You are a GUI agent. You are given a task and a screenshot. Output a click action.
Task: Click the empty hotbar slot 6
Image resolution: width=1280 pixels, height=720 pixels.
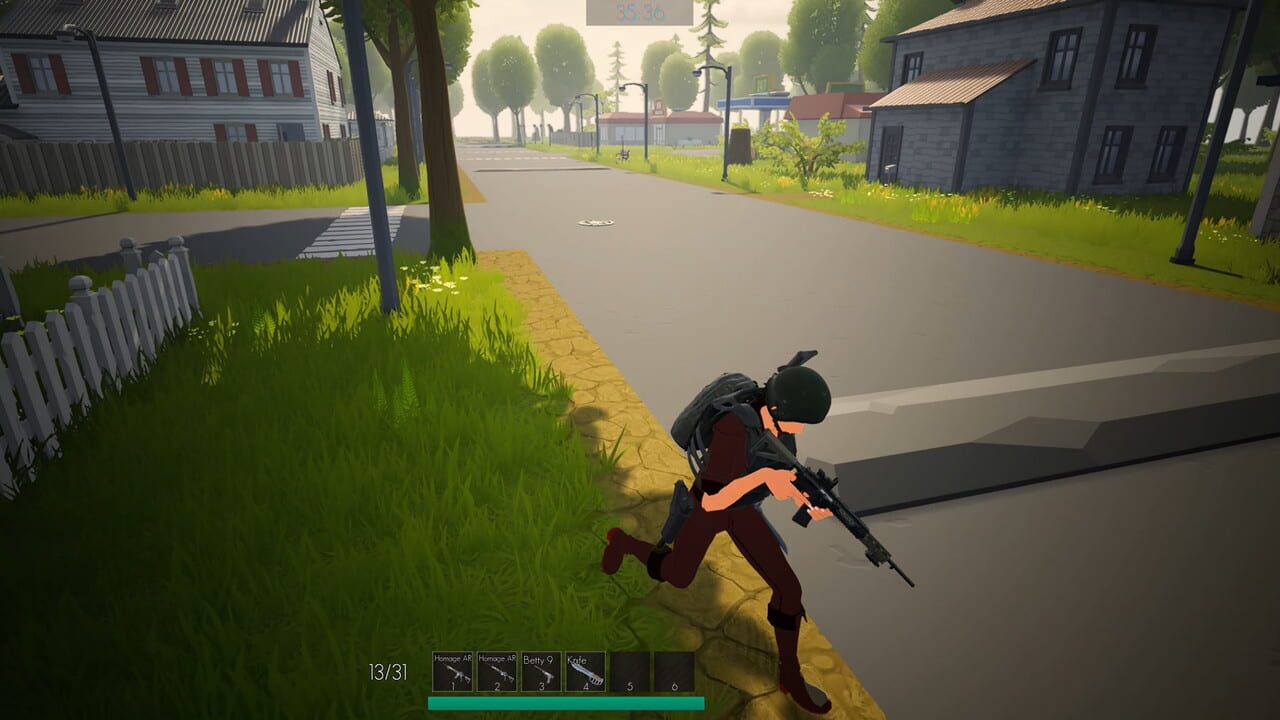pos(672,670)
